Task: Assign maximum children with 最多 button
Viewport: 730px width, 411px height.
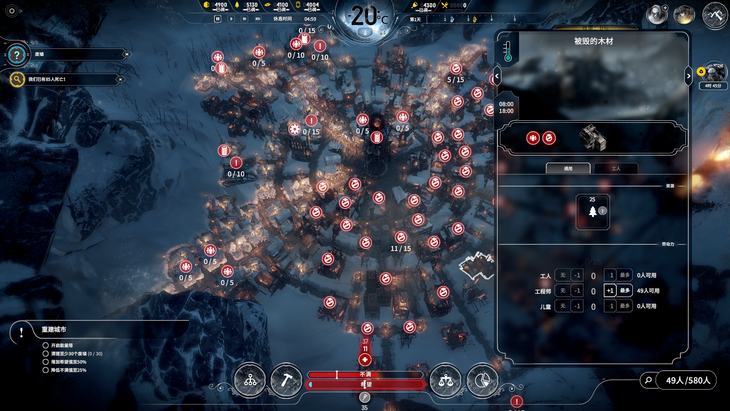Action: (626, 307)
